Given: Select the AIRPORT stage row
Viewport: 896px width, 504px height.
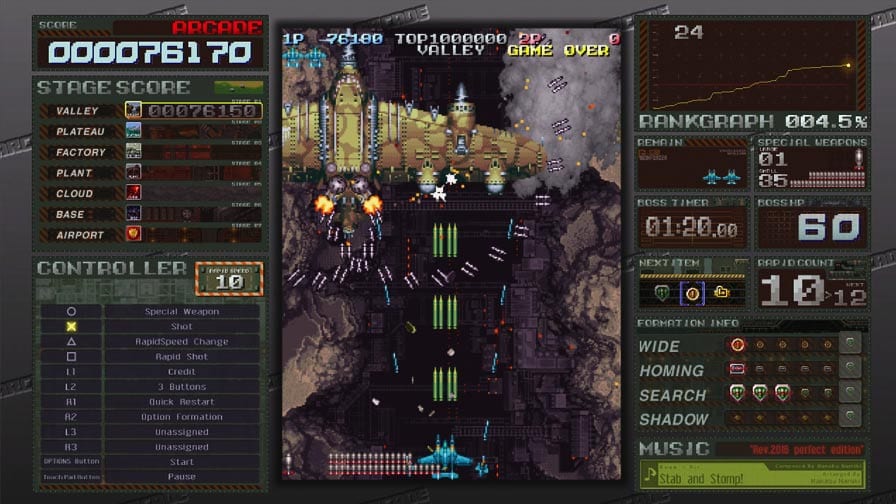Looking at the screenshot, I should (x=150, y=235).
